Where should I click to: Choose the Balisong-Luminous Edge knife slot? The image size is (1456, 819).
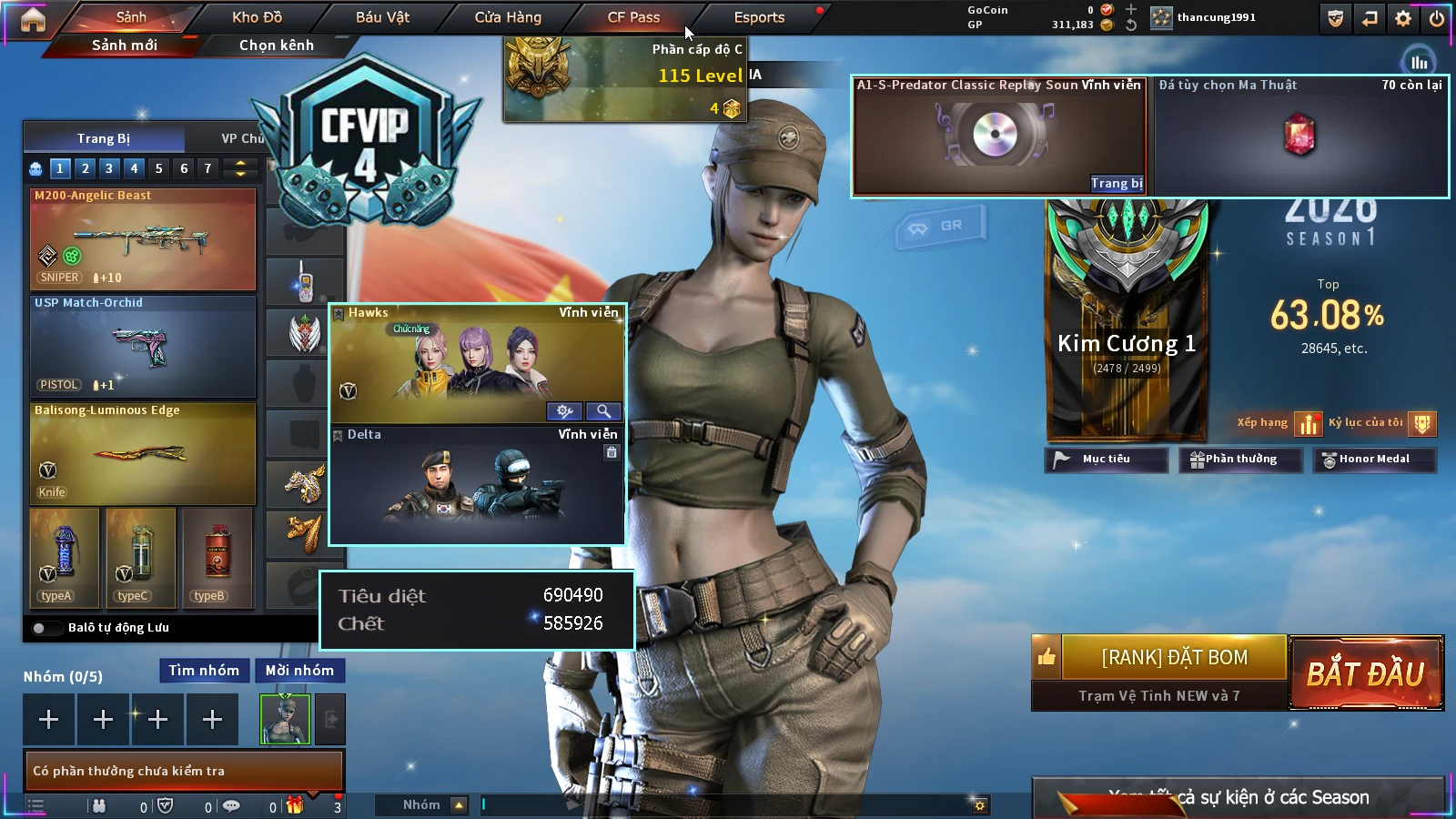click(143, 453)
